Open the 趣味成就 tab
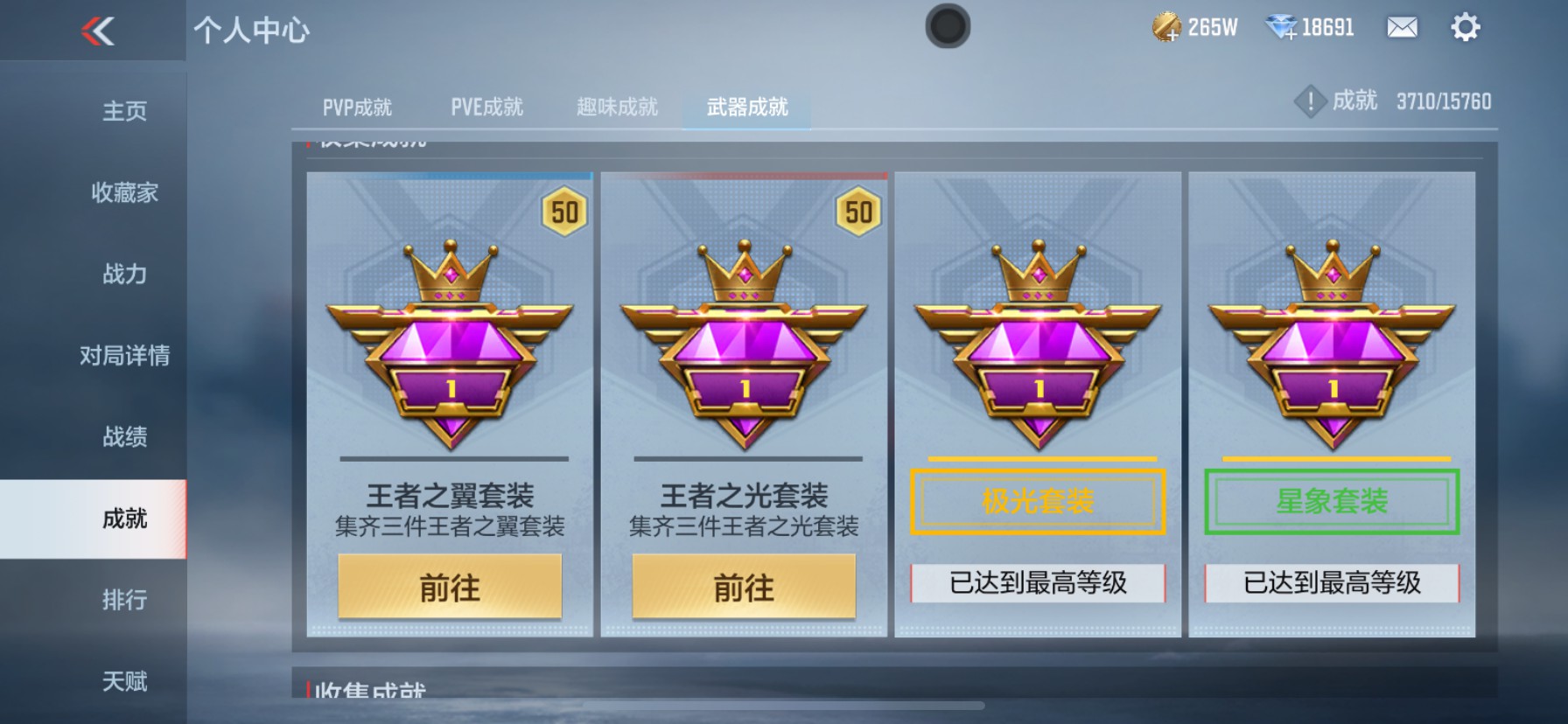Screen dimensions: 1568x724 pos(616,107)
